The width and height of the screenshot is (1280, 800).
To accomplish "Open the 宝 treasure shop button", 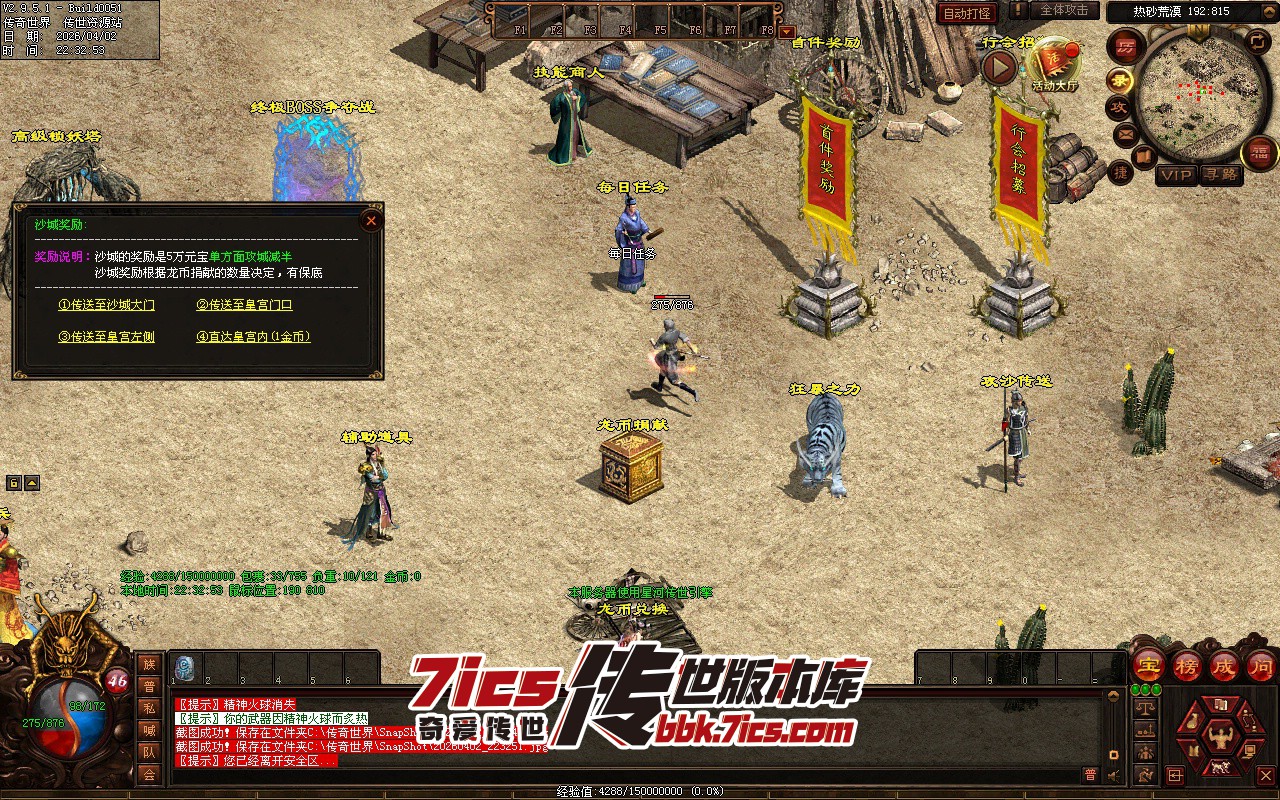I will pos(1149,664).
